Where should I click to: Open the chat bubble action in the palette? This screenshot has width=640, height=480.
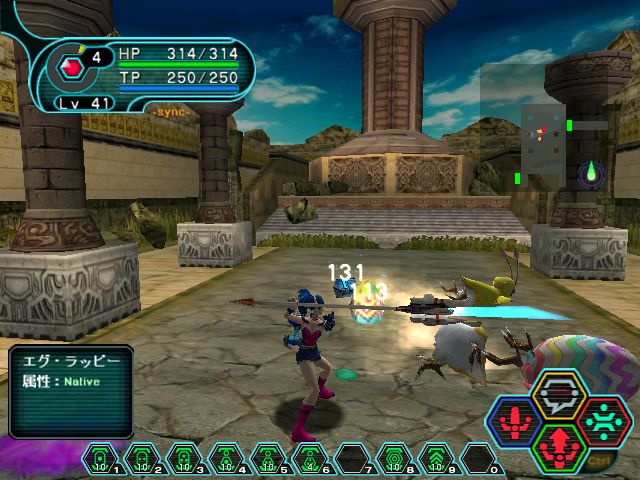(559, 396)
